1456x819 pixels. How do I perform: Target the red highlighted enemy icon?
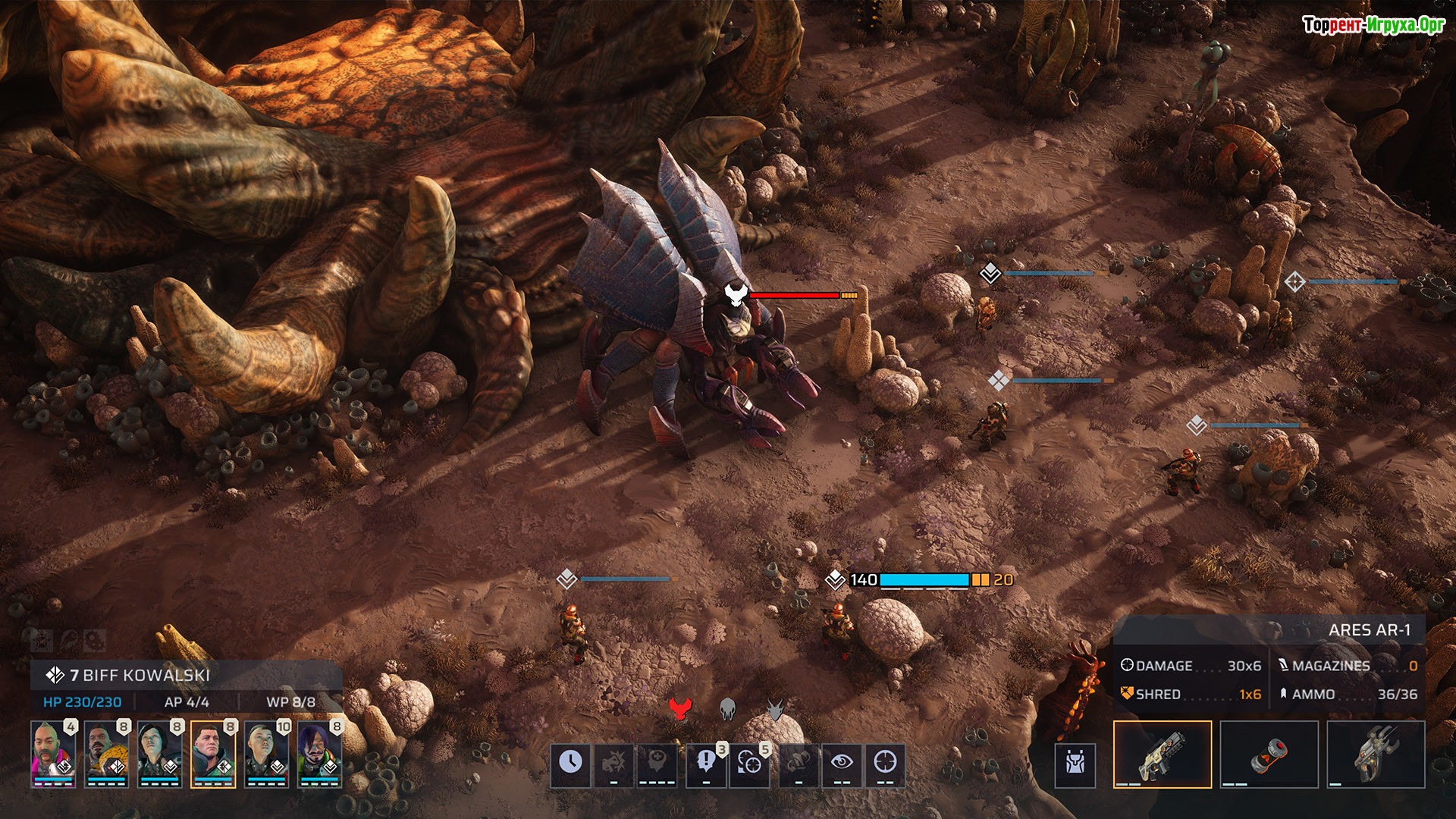click(x=680, y=710)
